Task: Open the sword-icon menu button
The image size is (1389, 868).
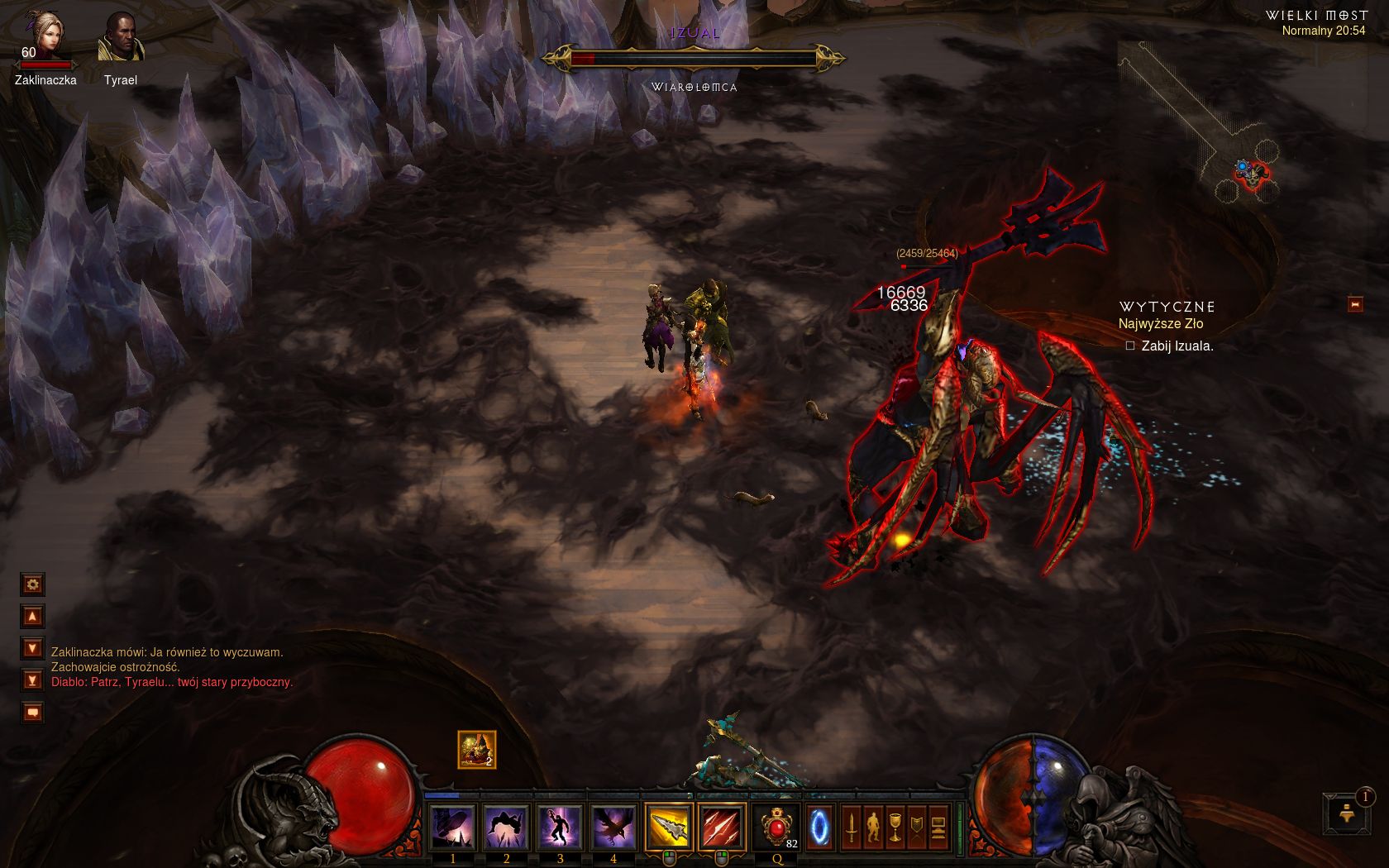Action: pos(851,827)
